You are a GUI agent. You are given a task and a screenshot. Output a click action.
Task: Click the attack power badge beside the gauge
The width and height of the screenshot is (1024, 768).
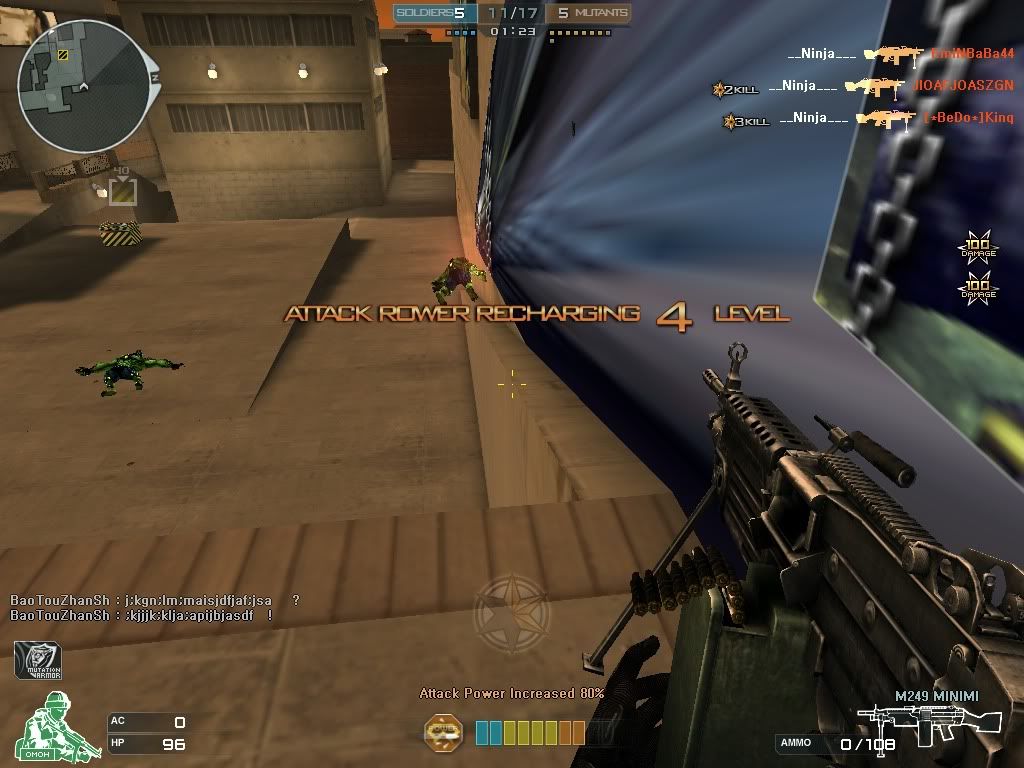pos(443,732)
